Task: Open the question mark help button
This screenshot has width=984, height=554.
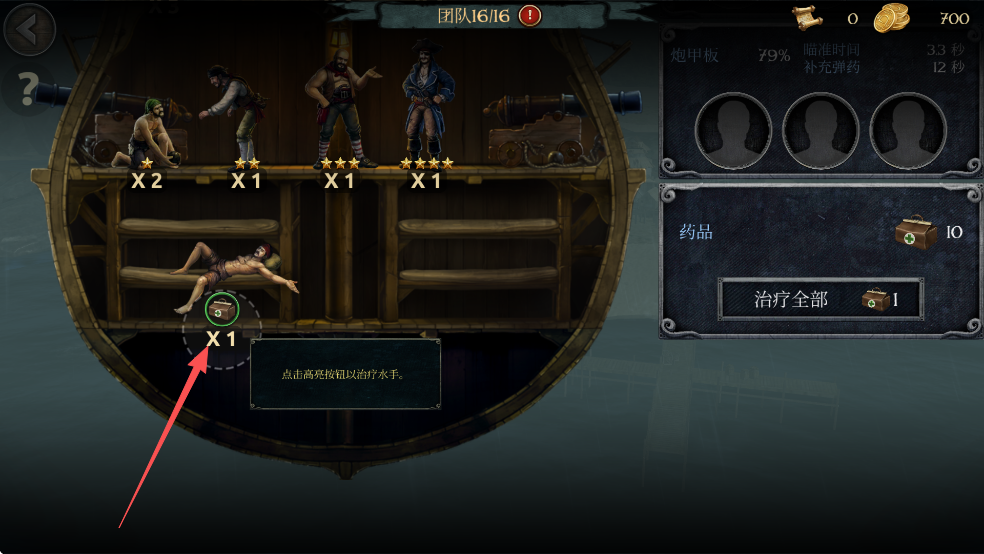Action: coord(28,90)
